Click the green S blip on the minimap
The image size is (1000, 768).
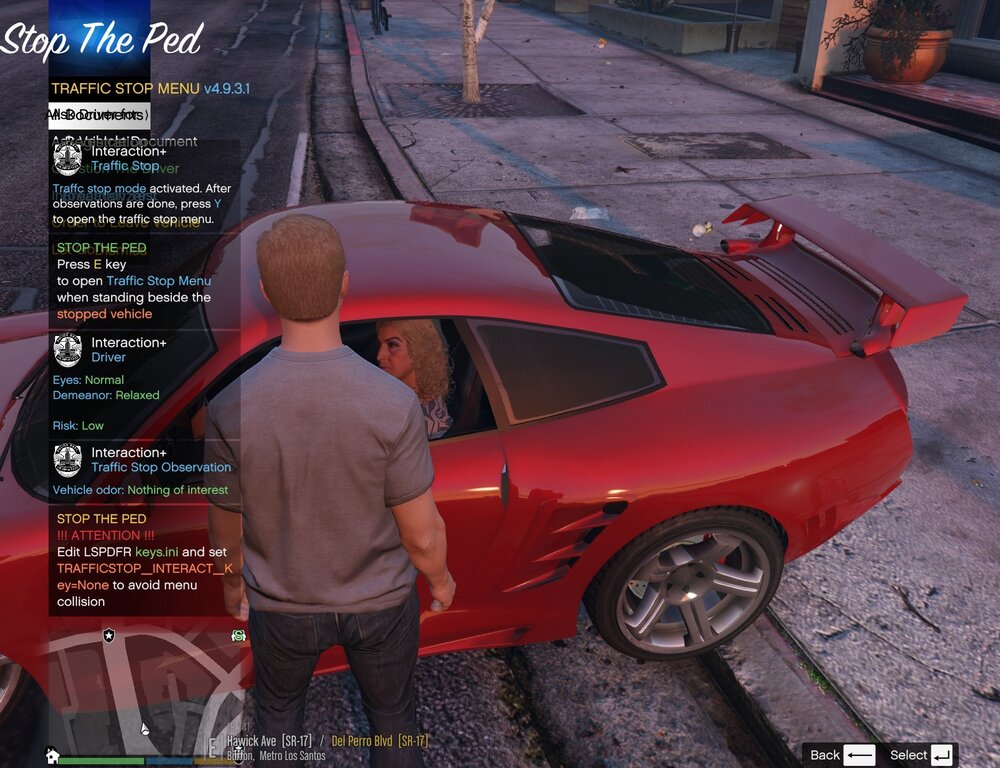238,635
